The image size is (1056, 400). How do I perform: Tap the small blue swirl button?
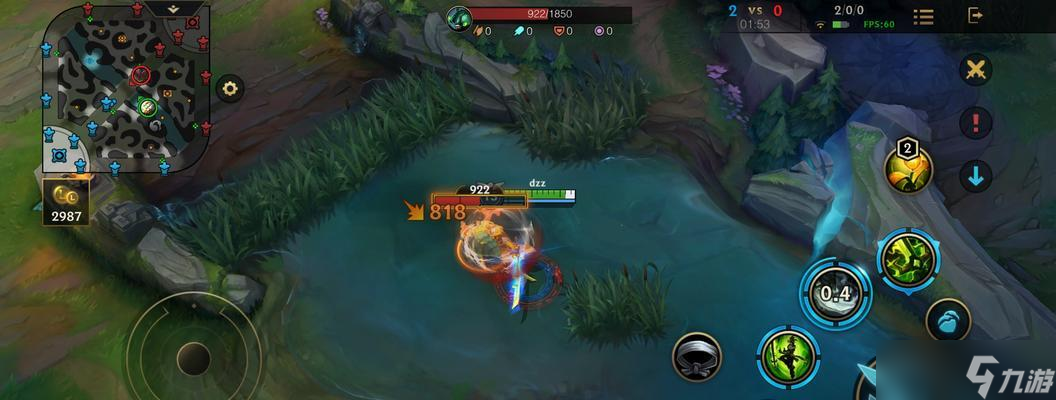pos(947,321)
